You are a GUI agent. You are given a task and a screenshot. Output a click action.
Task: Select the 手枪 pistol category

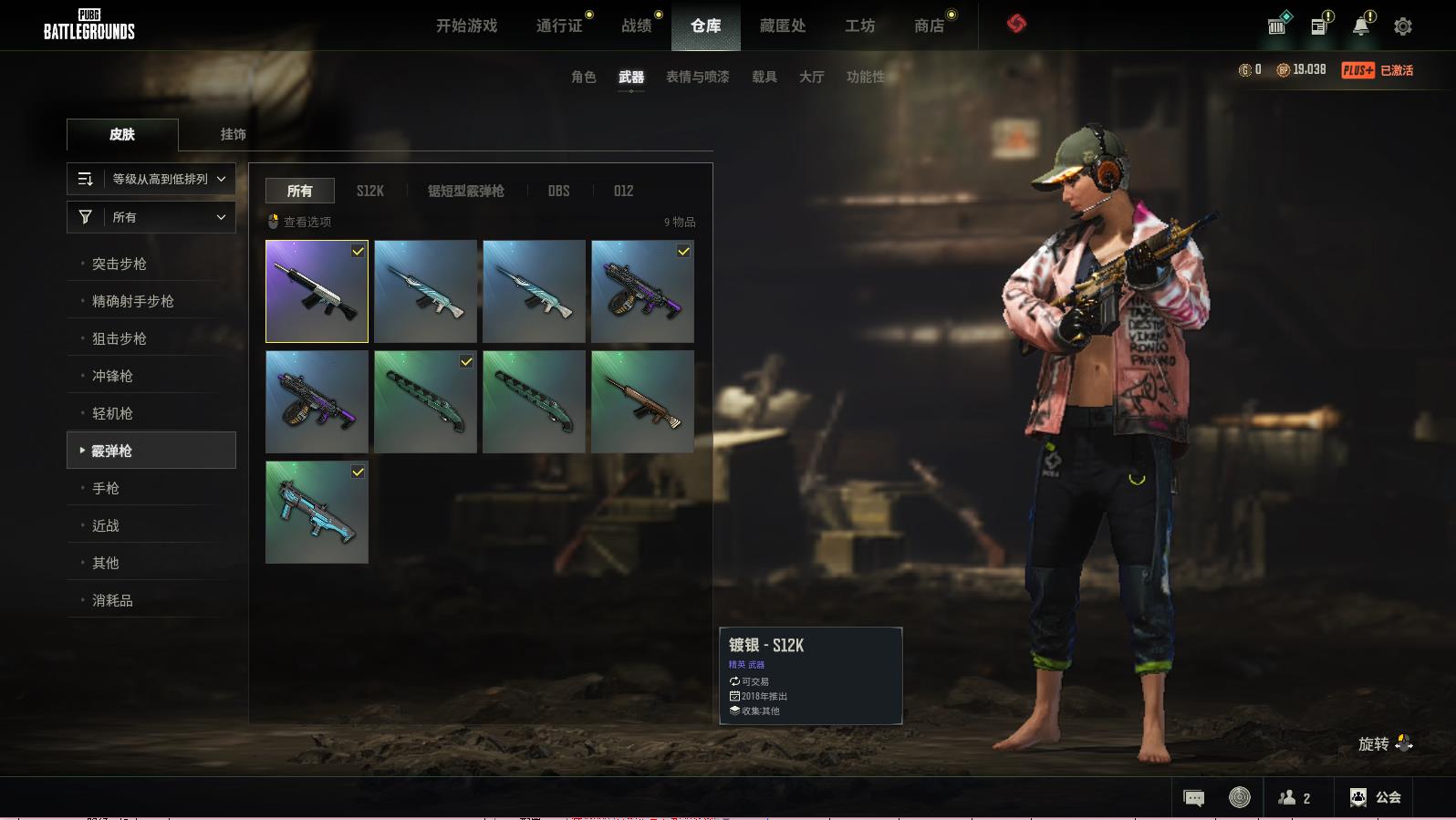pos(106,488)
